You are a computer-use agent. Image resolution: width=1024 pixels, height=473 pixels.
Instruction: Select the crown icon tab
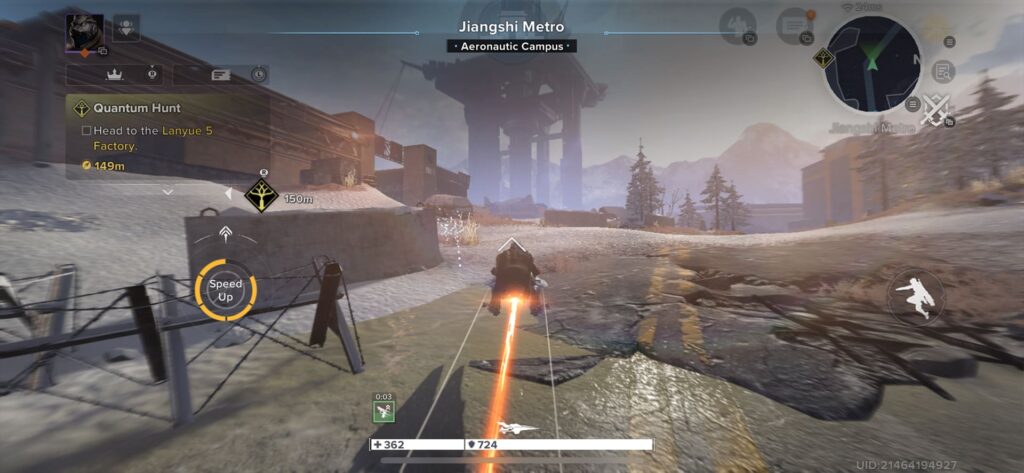pos(114,74)
